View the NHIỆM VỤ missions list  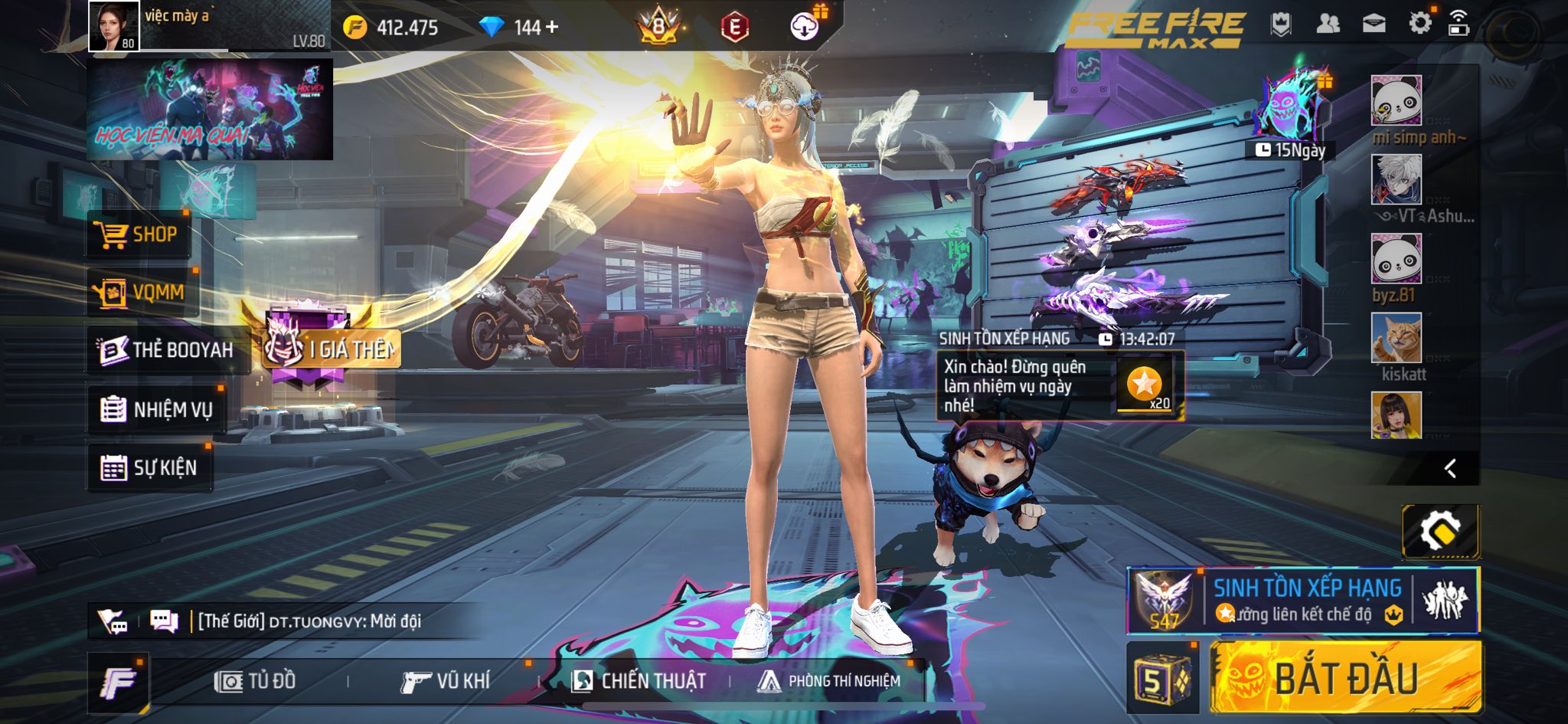[156, 410]
